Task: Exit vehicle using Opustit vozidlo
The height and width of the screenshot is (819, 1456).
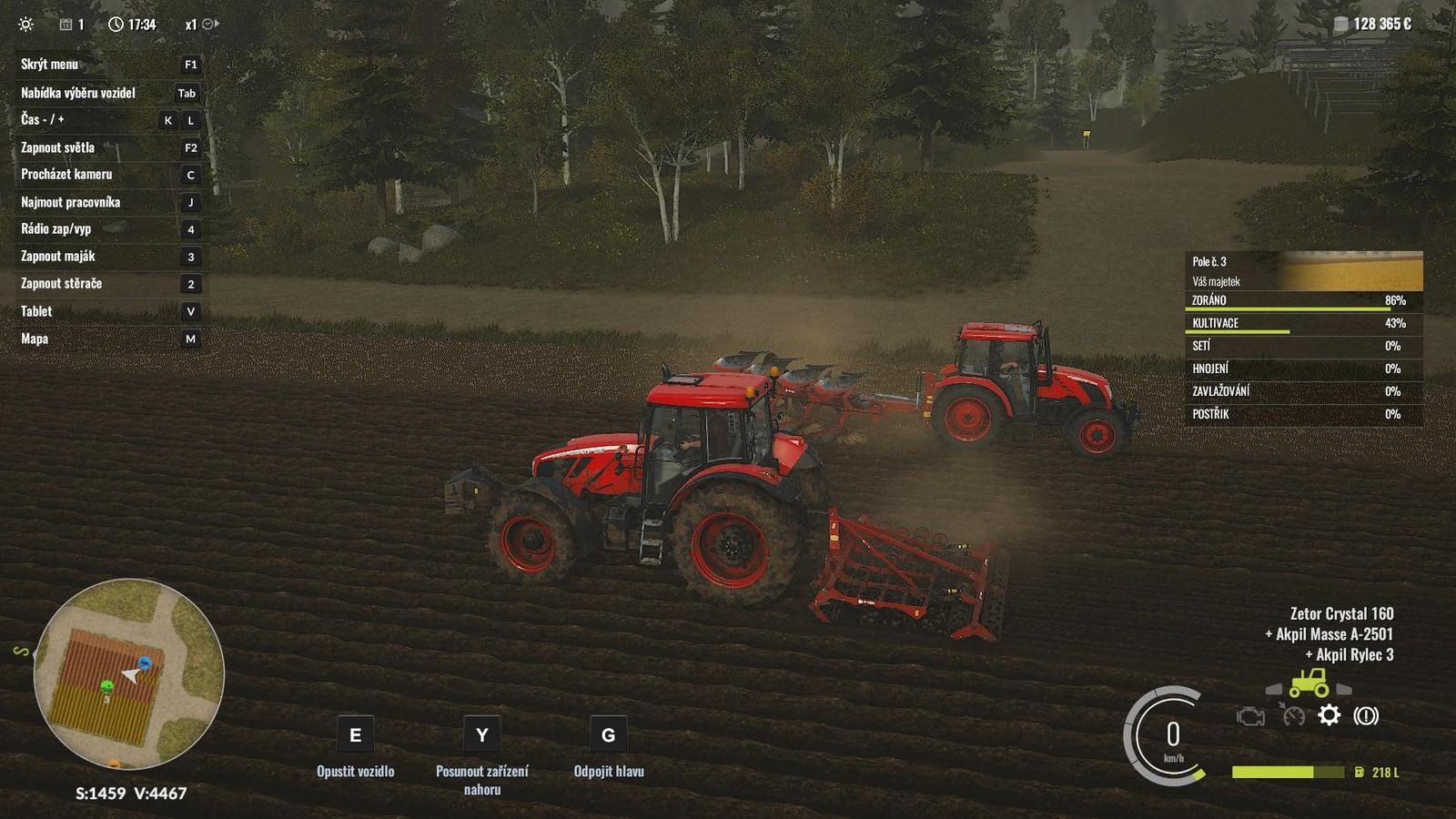Action: tap(354, 771)
